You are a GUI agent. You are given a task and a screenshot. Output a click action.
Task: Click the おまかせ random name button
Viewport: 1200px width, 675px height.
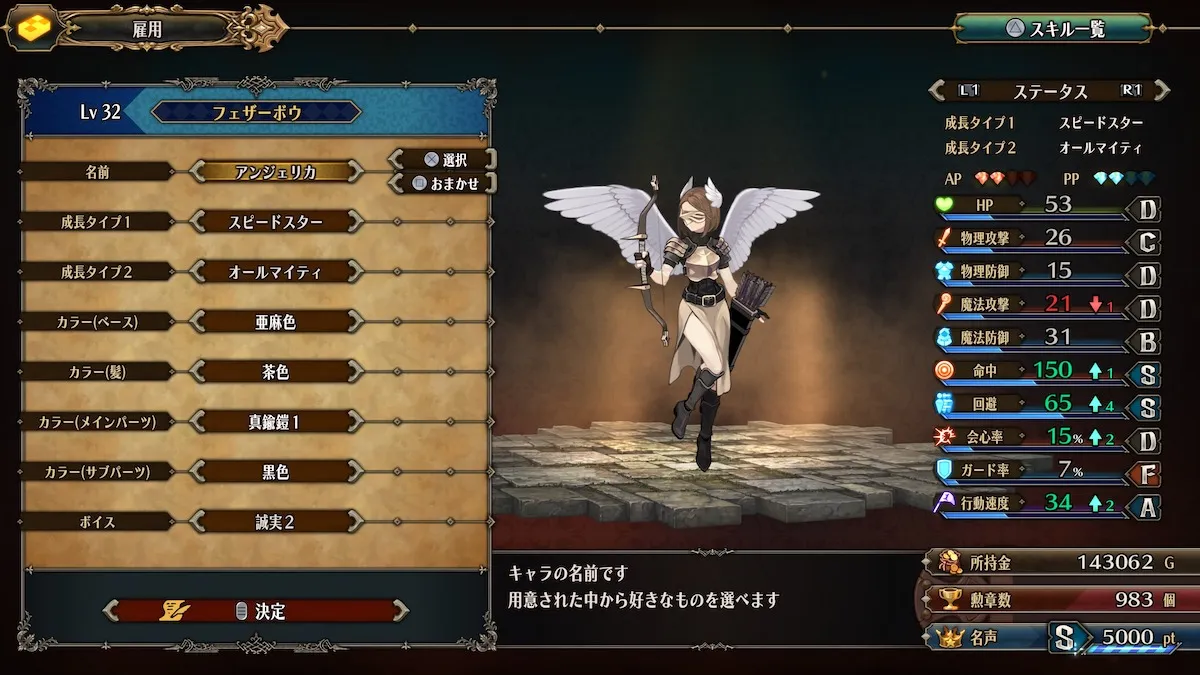click(444, 183)
